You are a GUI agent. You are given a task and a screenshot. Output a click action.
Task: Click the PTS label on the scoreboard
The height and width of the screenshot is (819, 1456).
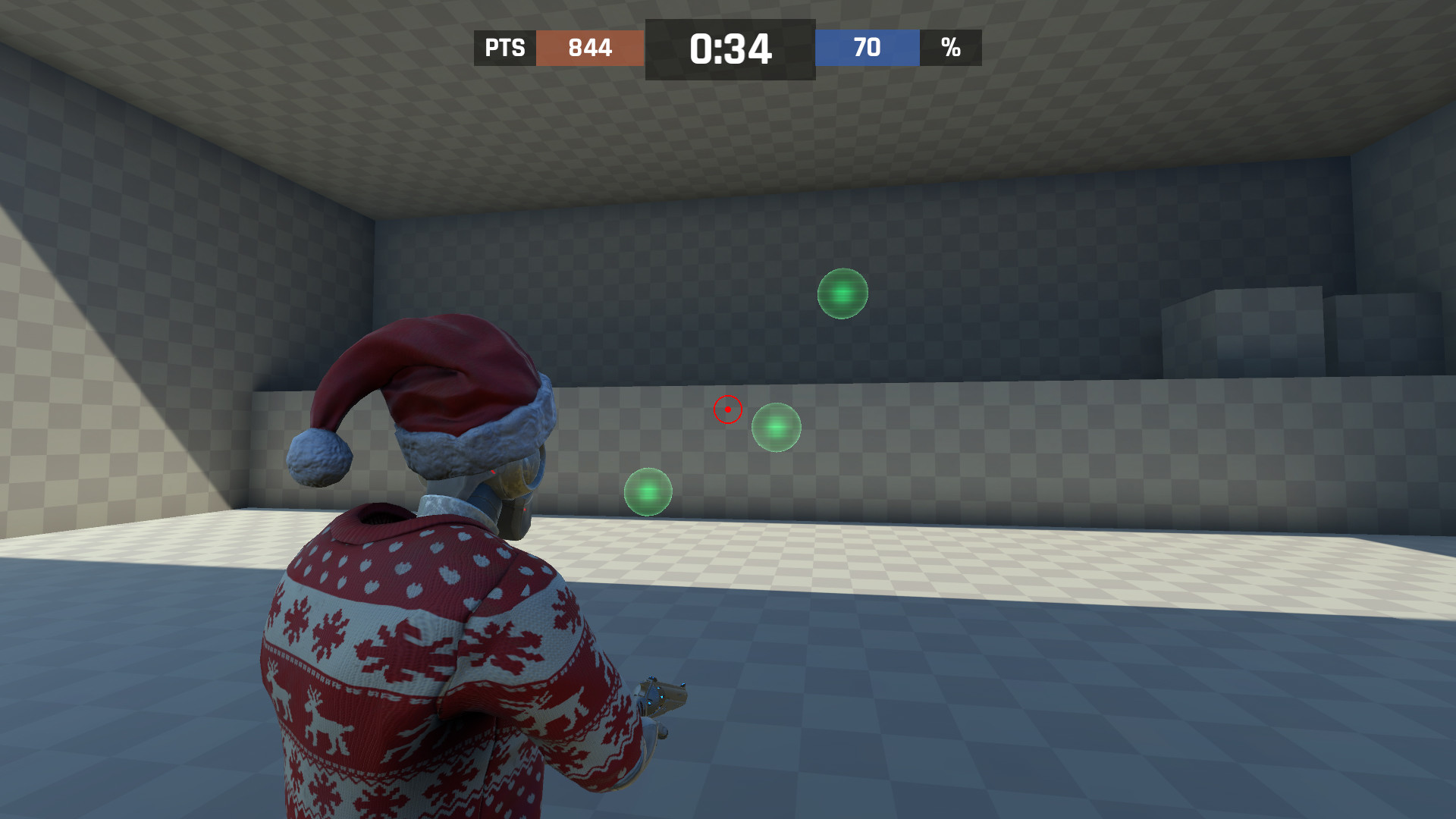tap(504, 48)
